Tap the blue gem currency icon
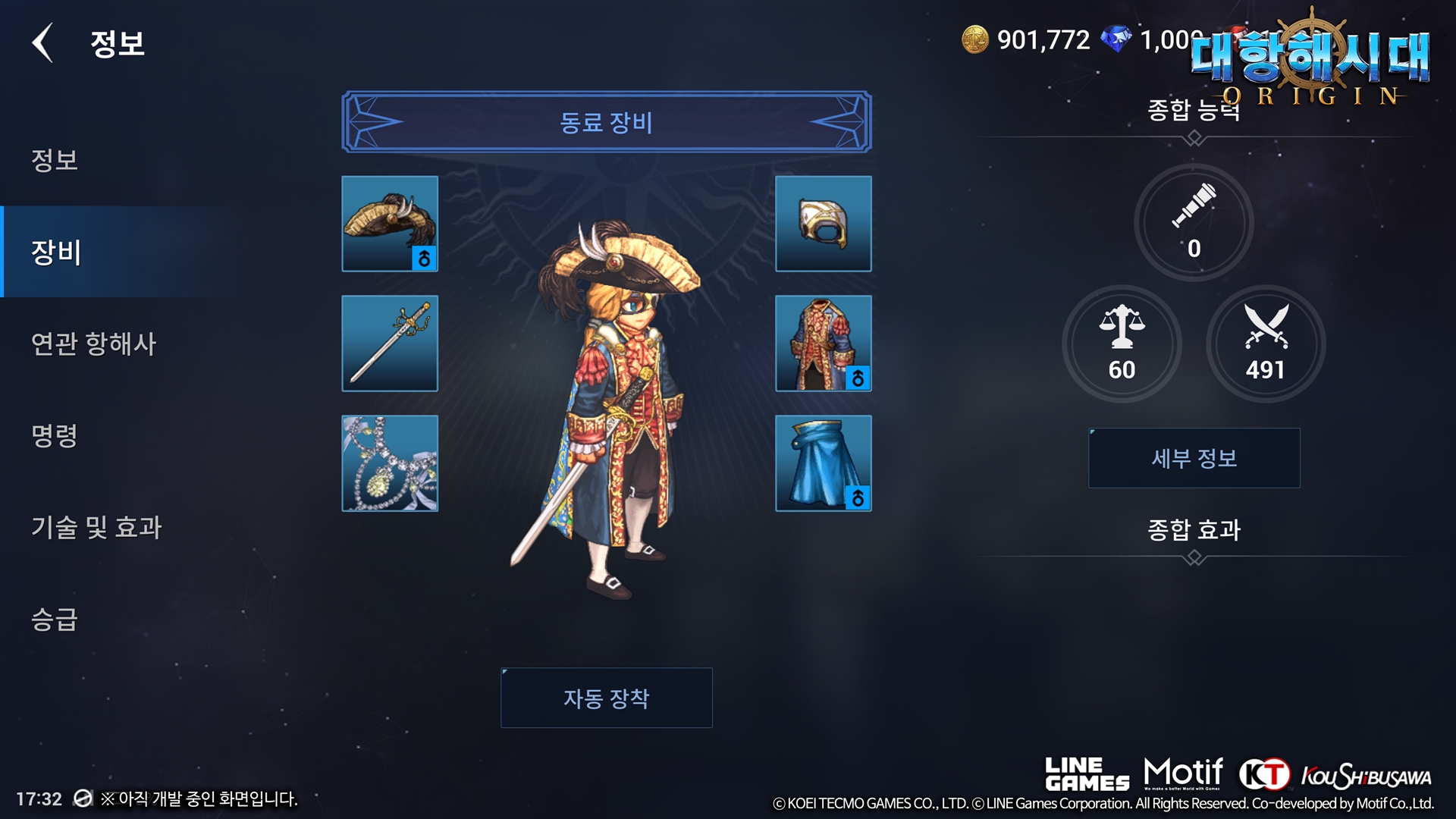The width and height of the screenshot is (1456, 819). [1116, 39]
